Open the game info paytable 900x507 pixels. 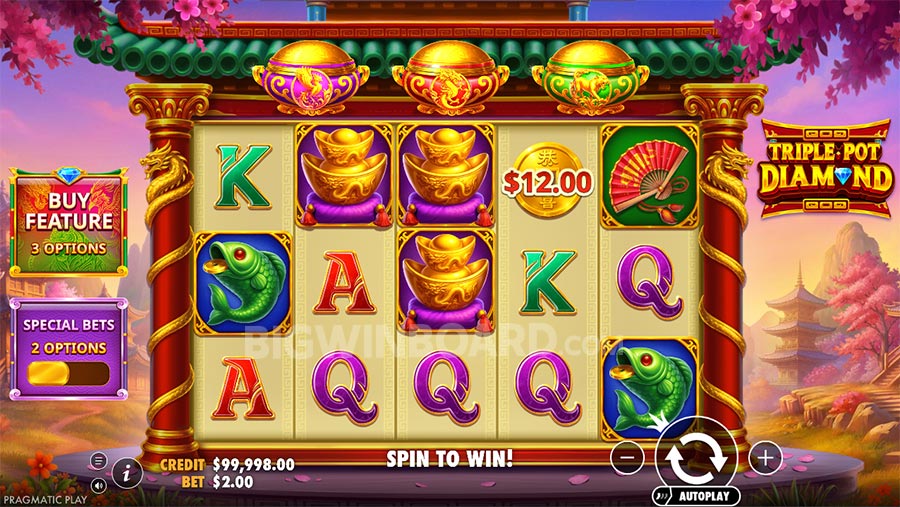(126, 472)
